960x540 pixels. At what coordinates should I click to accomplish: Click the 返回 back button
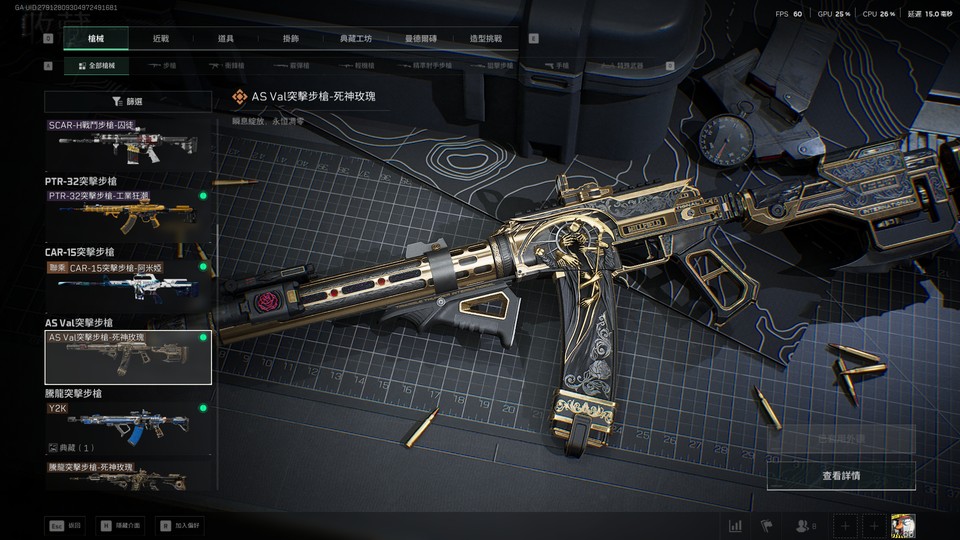pyautogui.click(x=67, y=524)
